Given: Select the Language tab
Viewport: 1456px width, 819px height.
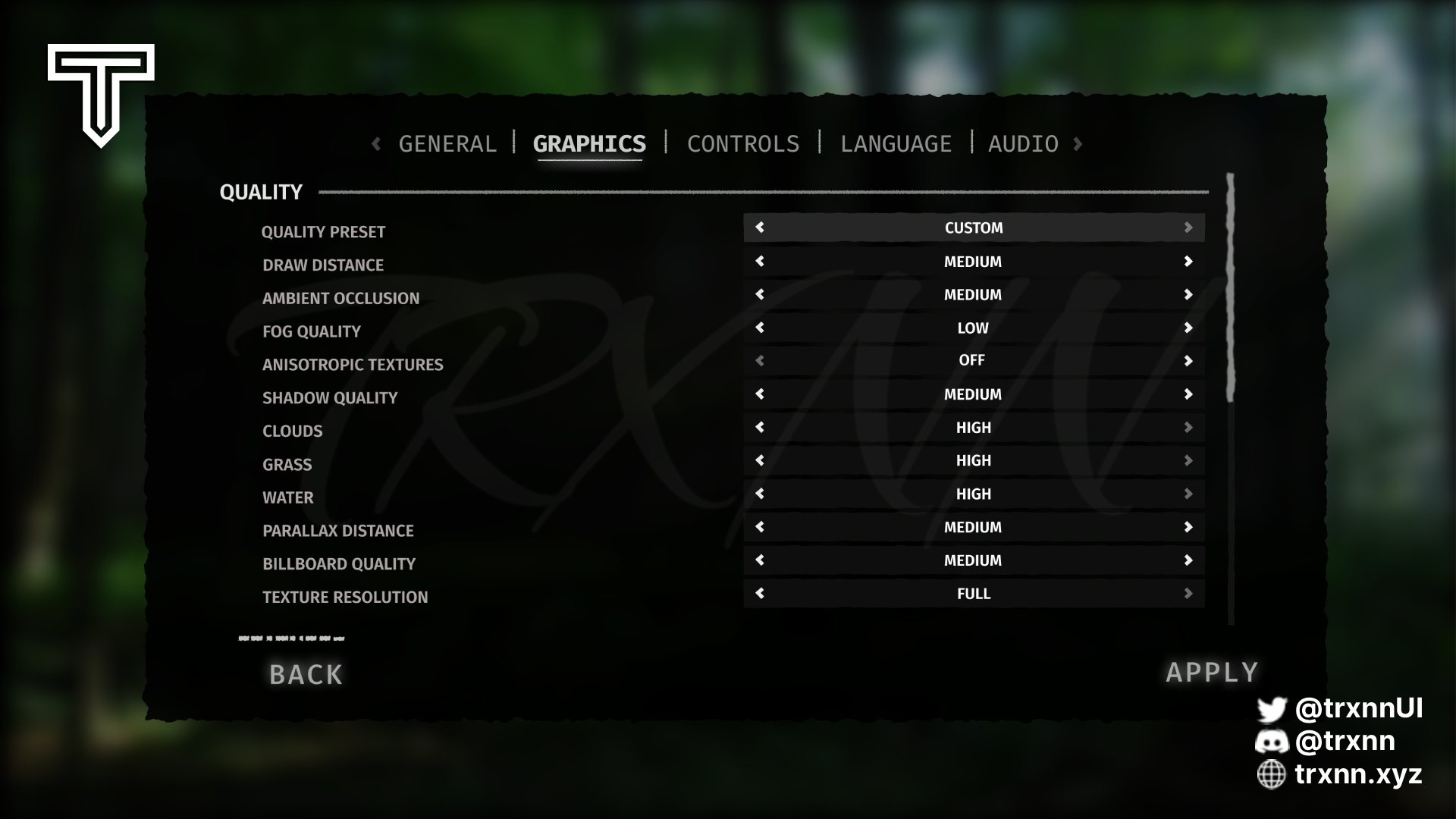Looking at the screenshot, I should 896,143.
